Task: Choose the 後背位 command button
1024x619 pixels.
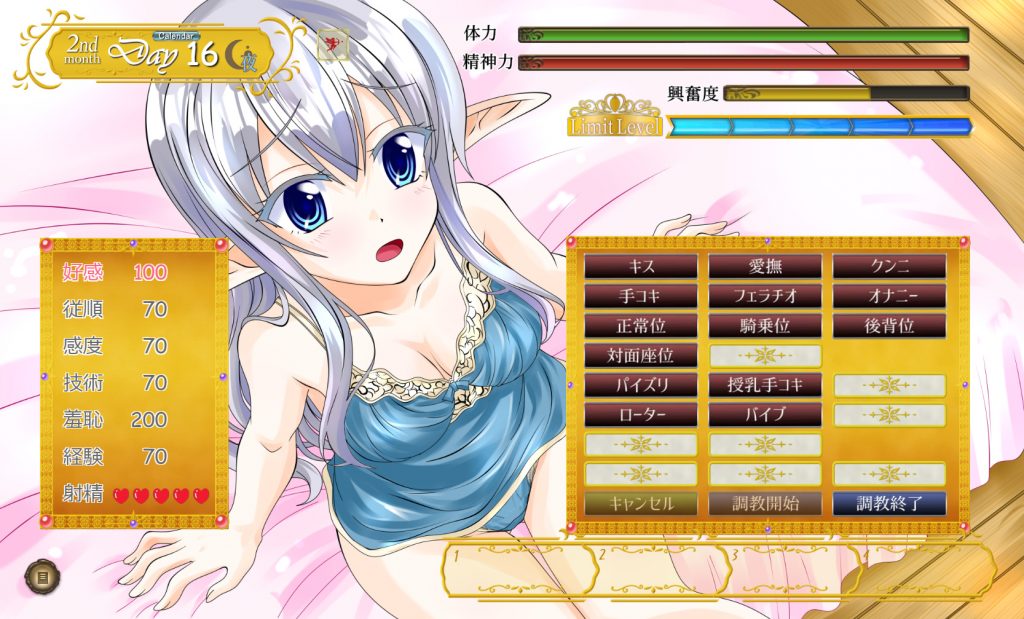Action: [889, 325]
